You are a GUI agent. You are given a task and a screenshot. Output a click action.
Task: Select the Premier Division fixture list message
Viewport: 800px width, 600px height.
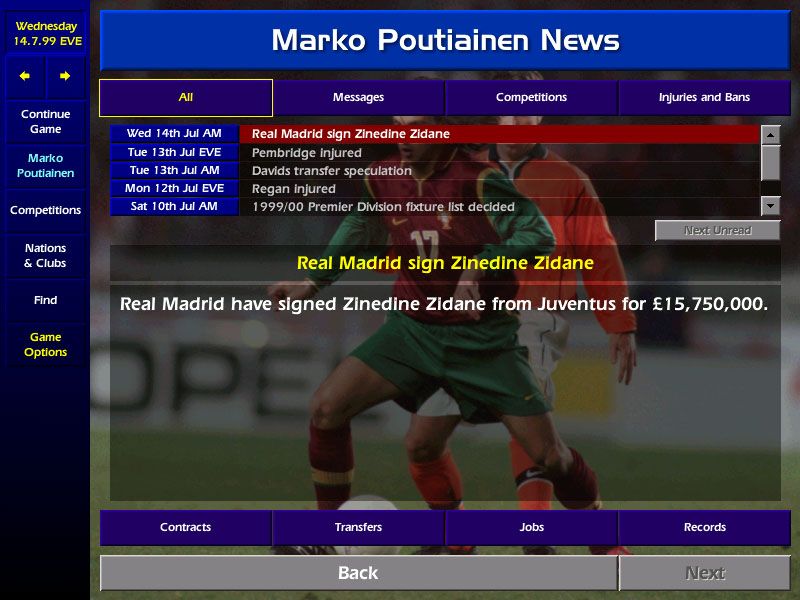click(498, 207)
